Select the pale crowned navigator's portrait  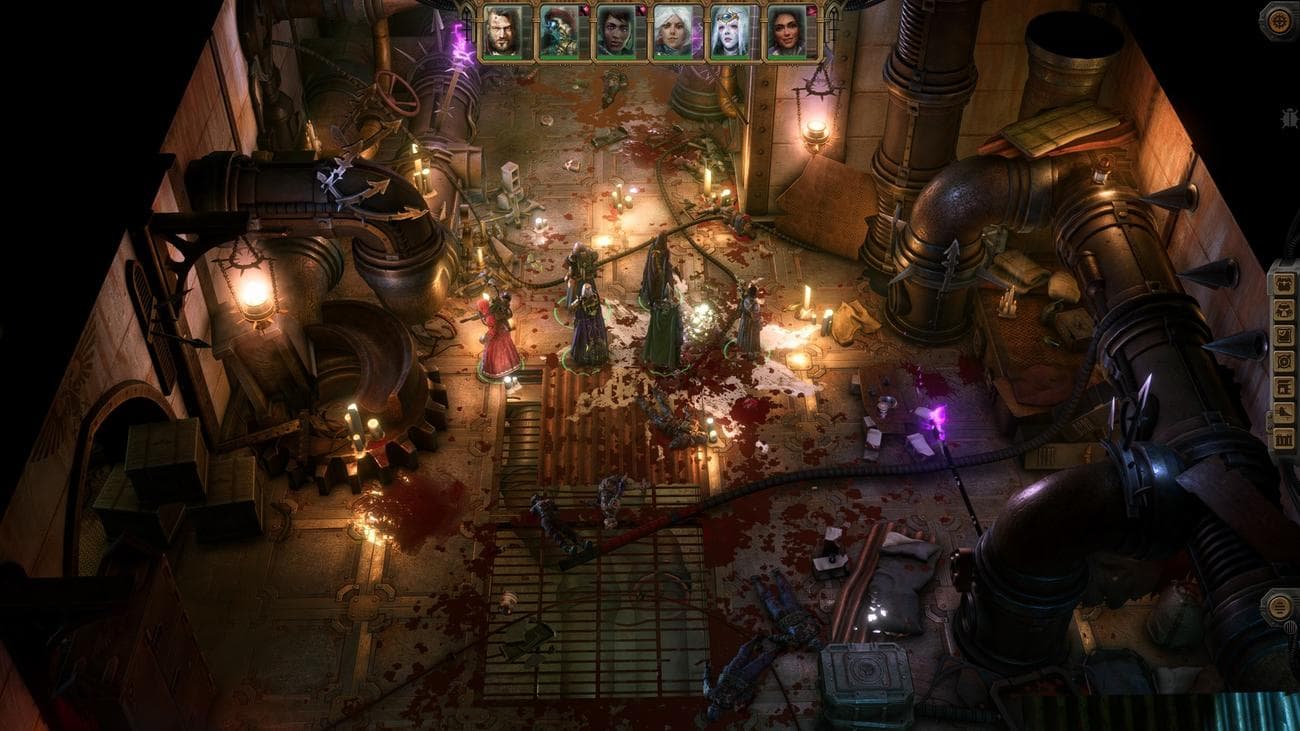tap(729, 30)
